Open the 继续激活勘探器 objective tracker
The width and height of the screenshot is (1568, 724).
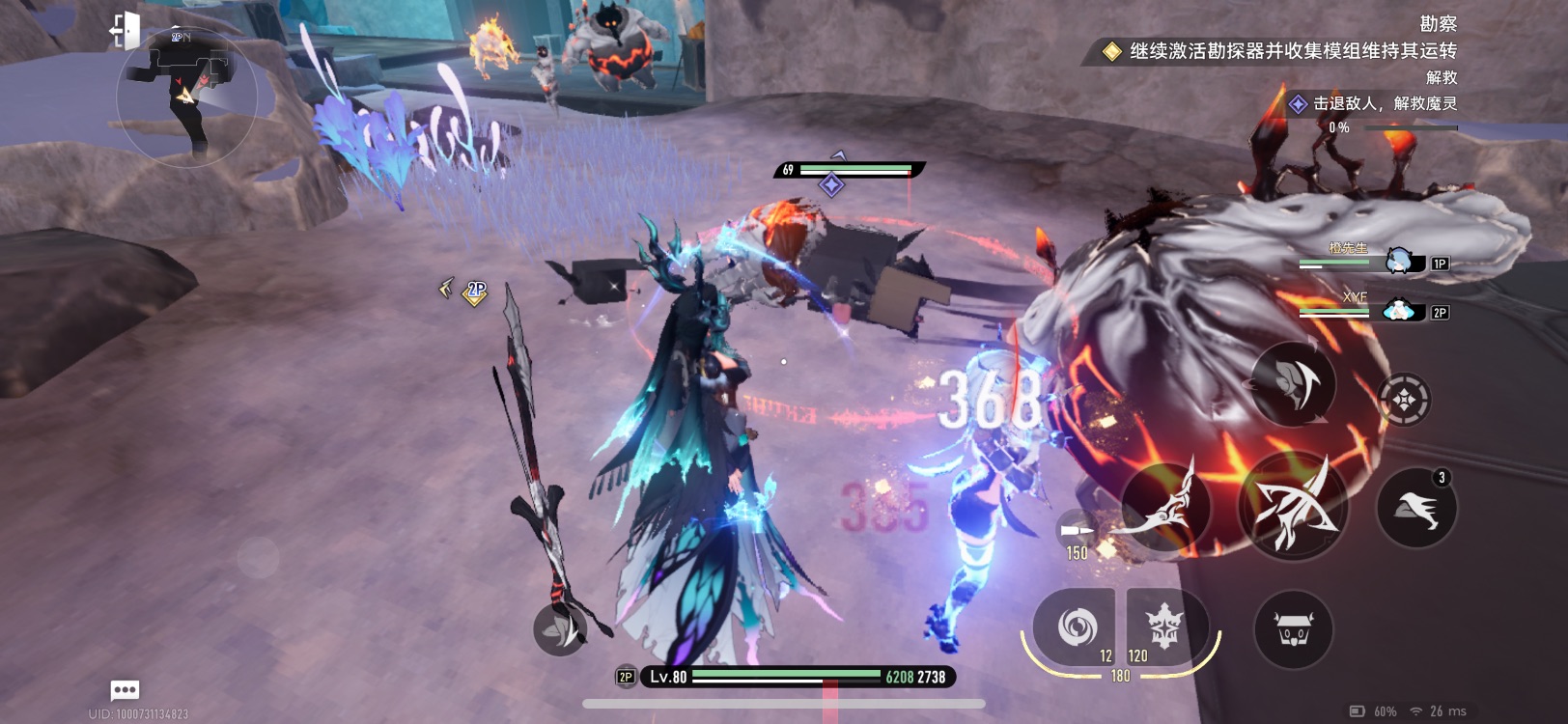coord(1280,51)
